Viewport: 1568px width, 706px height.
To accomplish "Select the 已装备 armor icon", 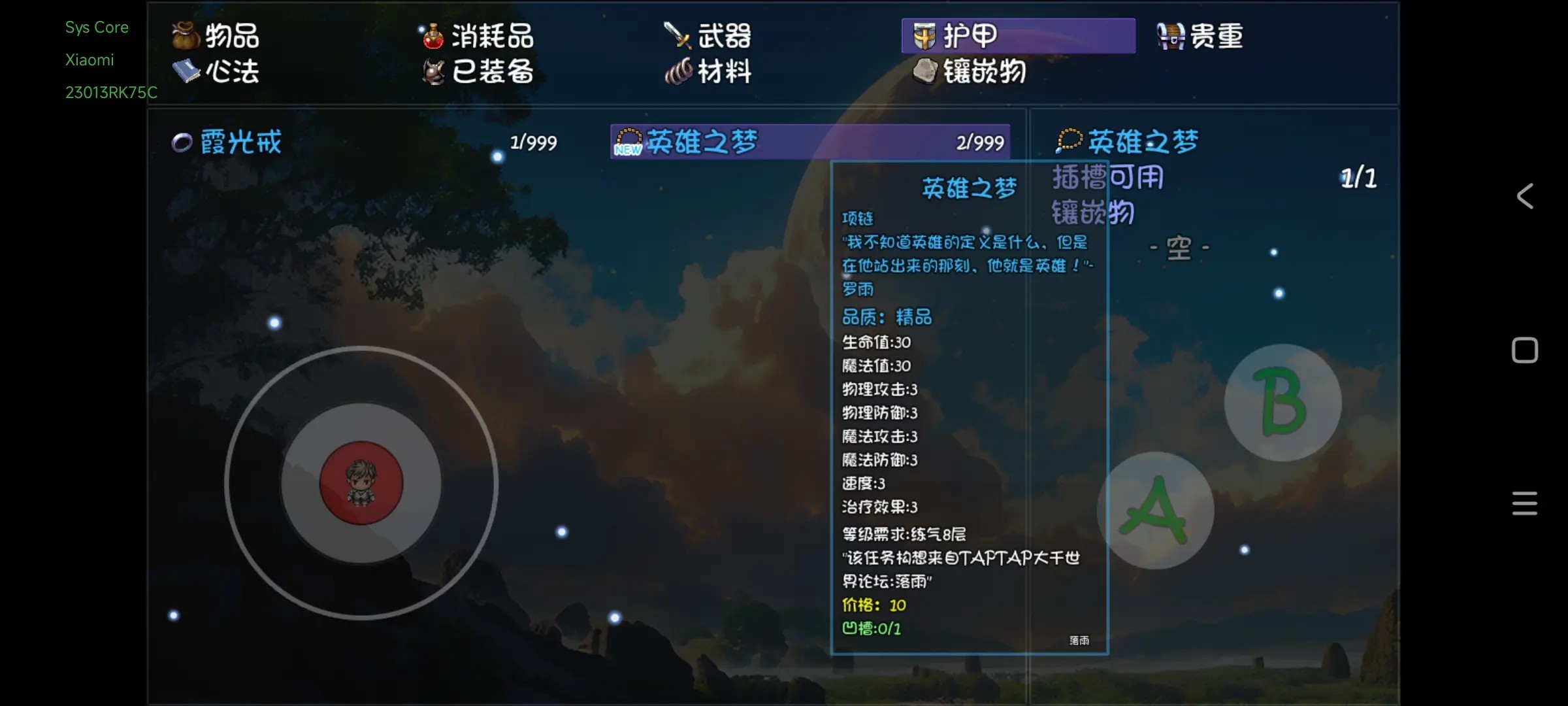I will pos(433,73).
